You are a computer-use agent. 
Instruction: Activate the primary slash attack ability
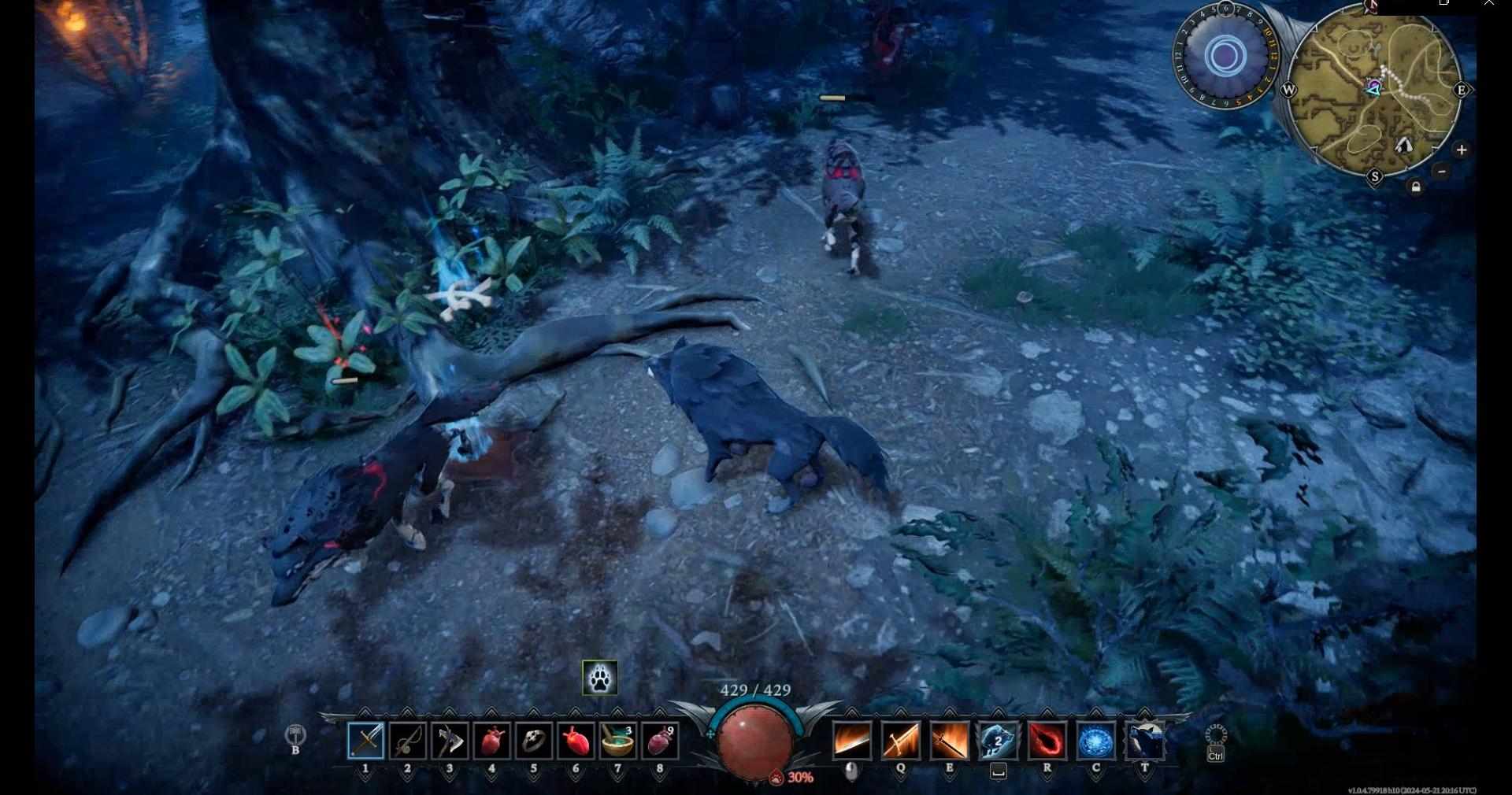(852, 740)
